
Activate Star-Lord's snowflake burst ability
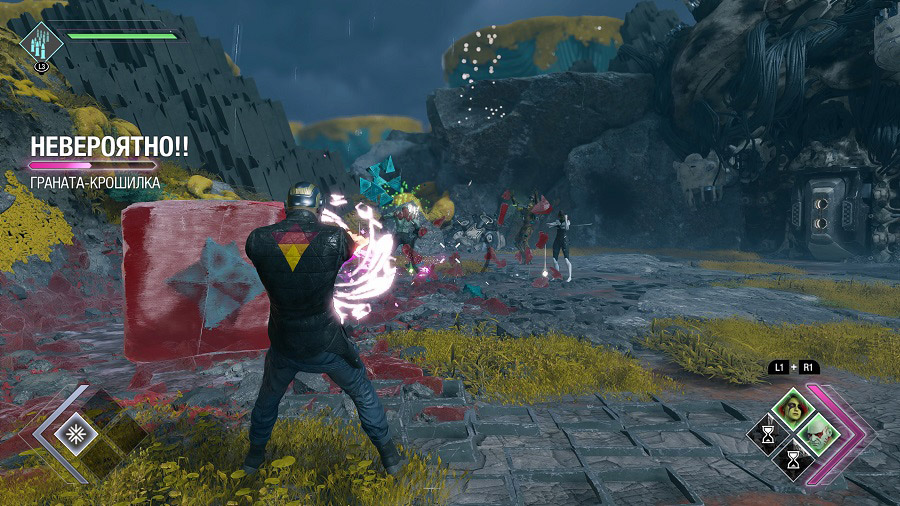73,433
